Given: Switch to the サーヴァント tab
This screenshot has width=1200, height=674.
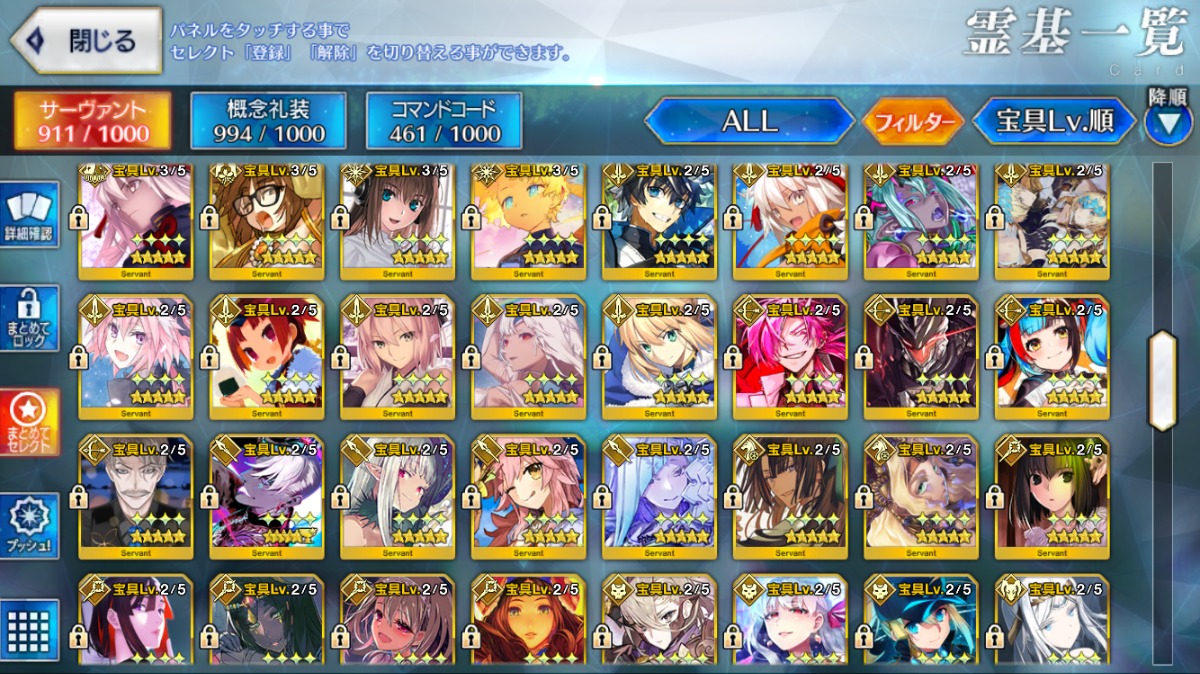Looking at the screenshot, I should tap(92, 121).
